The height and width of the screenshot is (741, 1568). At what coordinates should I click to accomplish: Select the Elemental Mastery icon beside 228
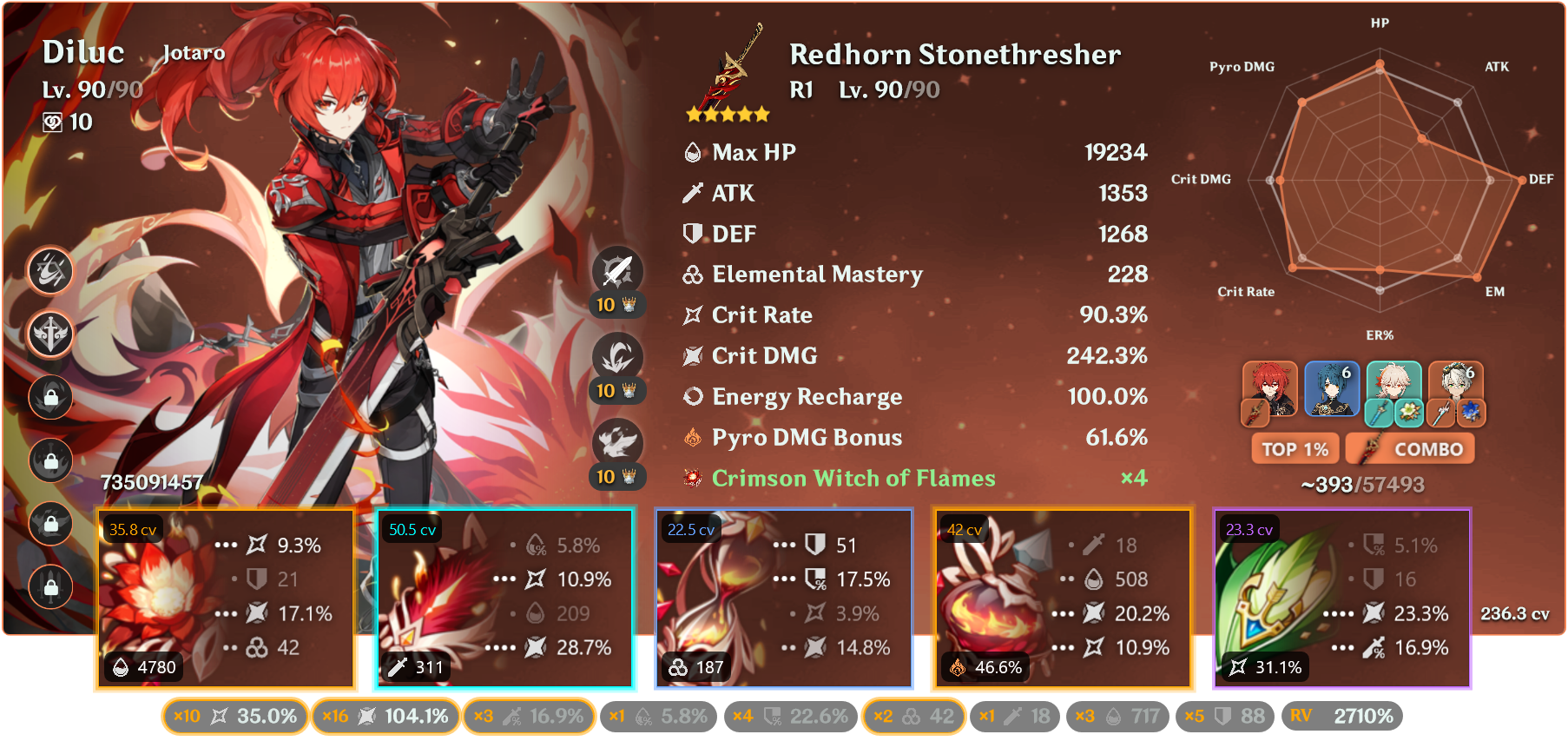coord(690,275)
